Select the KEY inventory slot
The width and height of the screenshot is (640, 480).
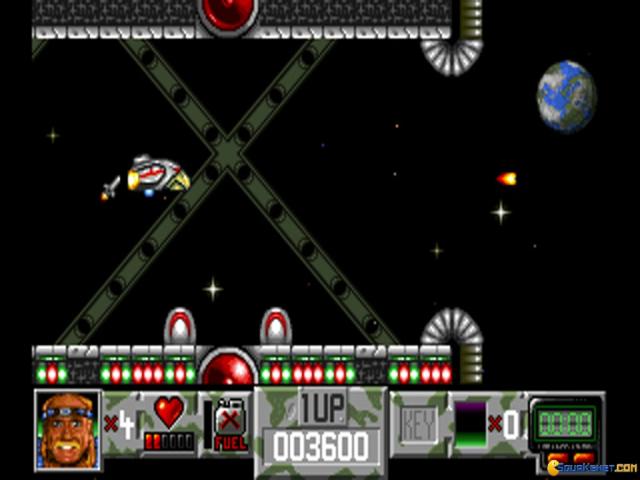[418, 425]
